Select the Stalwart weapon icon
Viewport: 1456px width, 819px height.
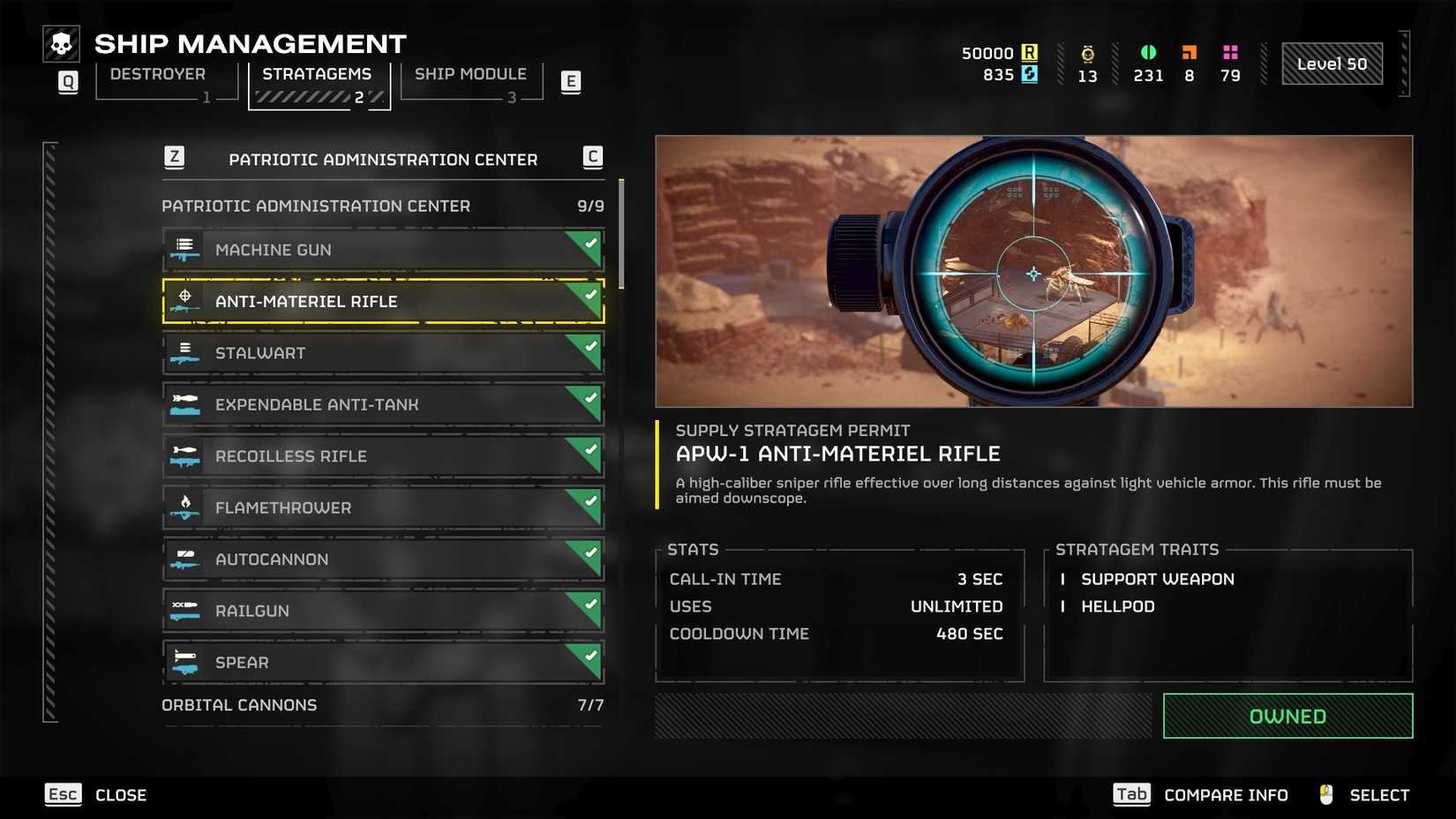click(x=185, y=353)
